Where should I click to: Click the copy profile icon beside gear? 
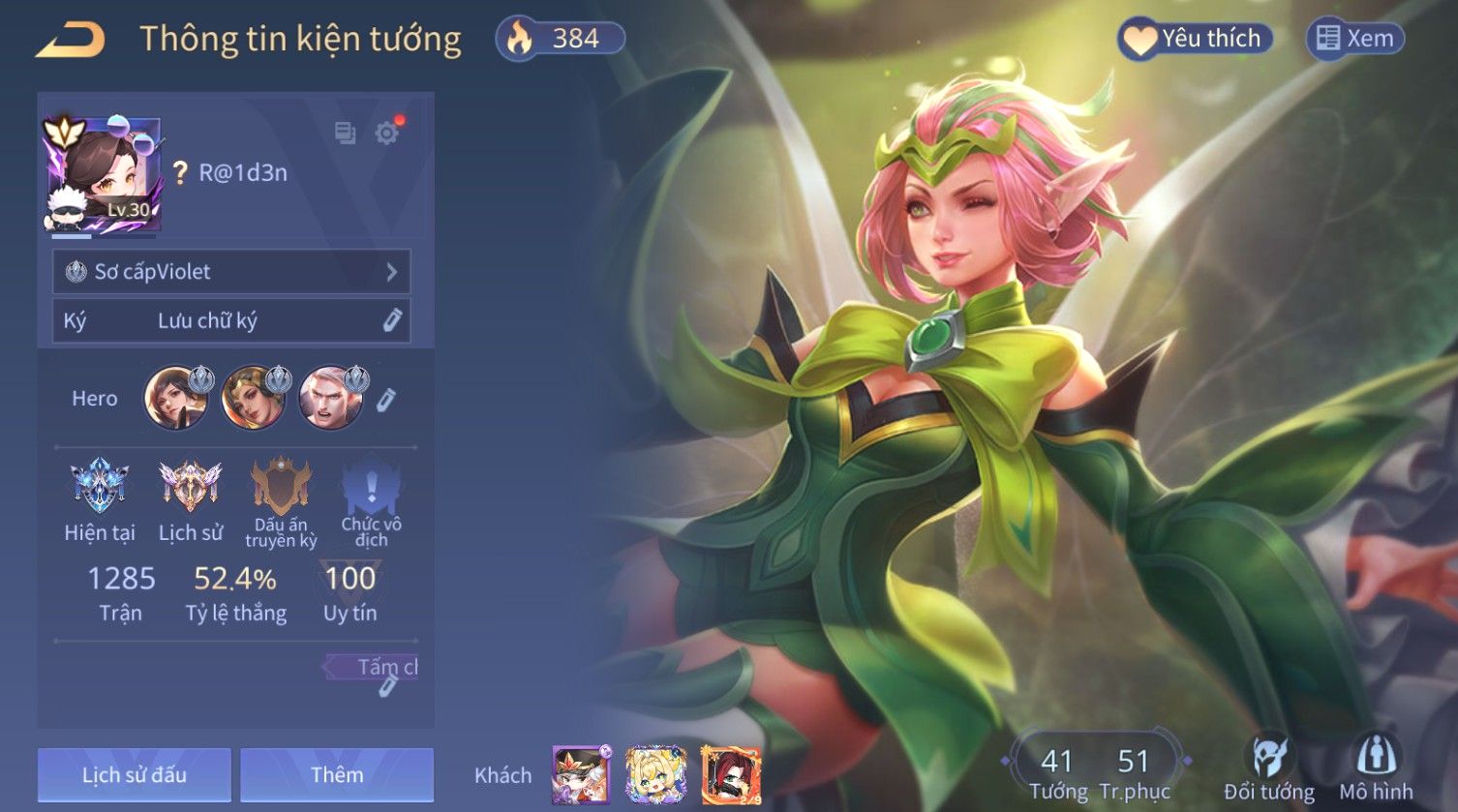coord(345,133)
